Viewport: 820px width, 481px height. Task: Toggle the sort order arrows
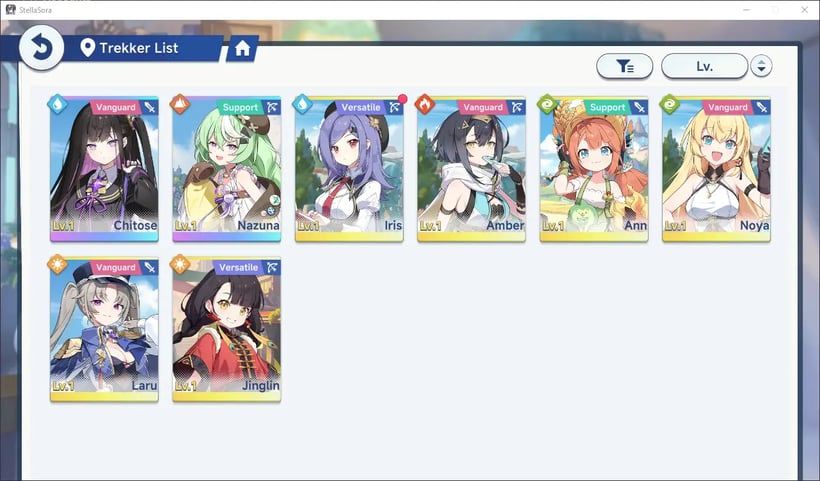coord(761,66)
